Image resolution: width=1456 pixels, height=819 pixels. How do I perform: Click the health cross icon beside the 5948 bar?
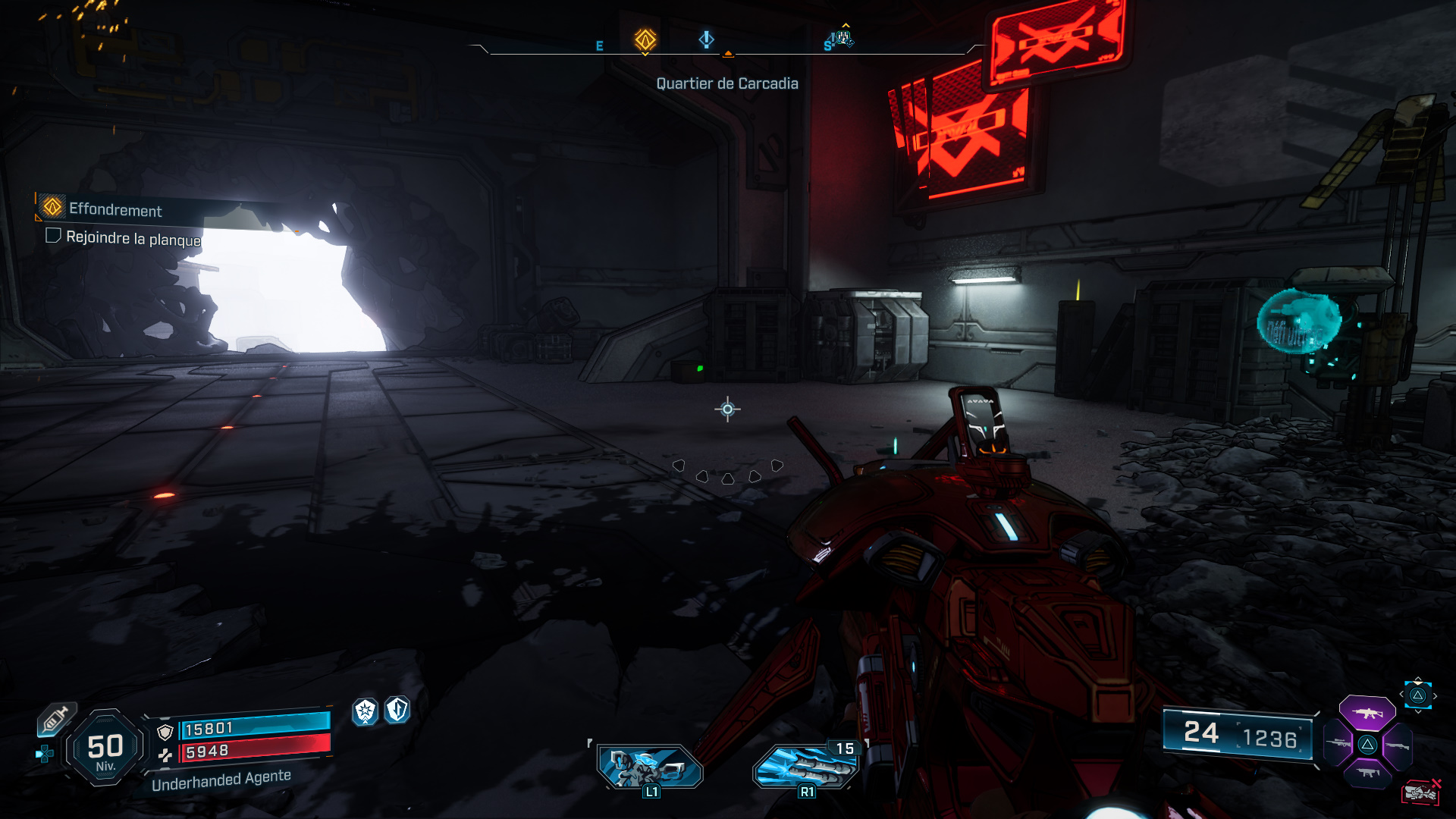point(167,755)
